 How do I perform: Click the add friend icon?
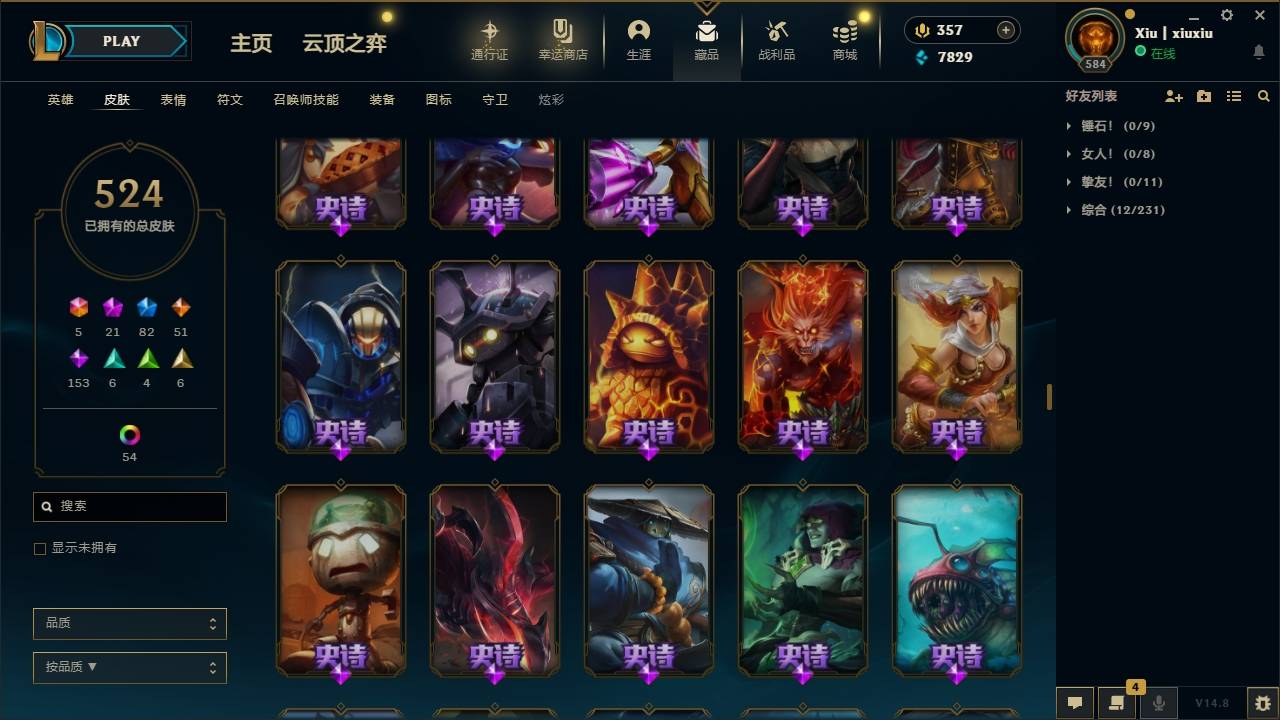click(1172, 95)
